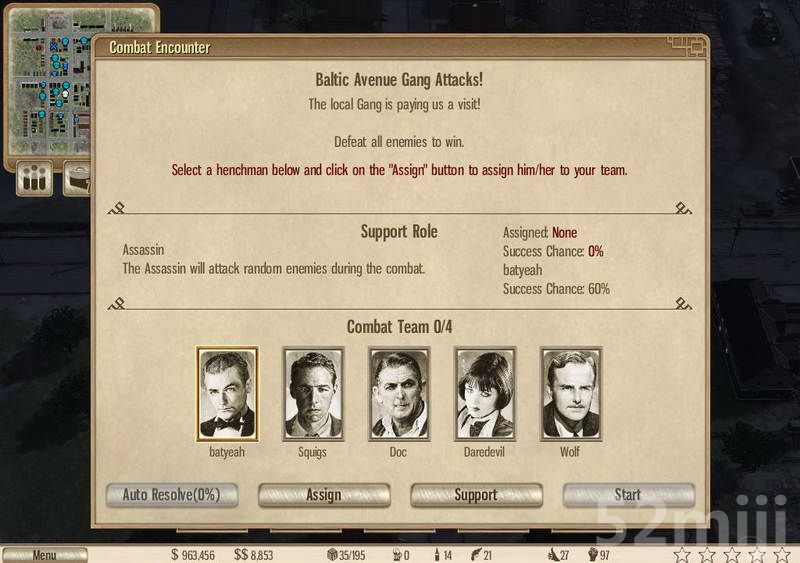Pick Doc's portrait for the team
The height and width of the screenshot is (563, 800).
pyautogui.click(x=399, y=394)
